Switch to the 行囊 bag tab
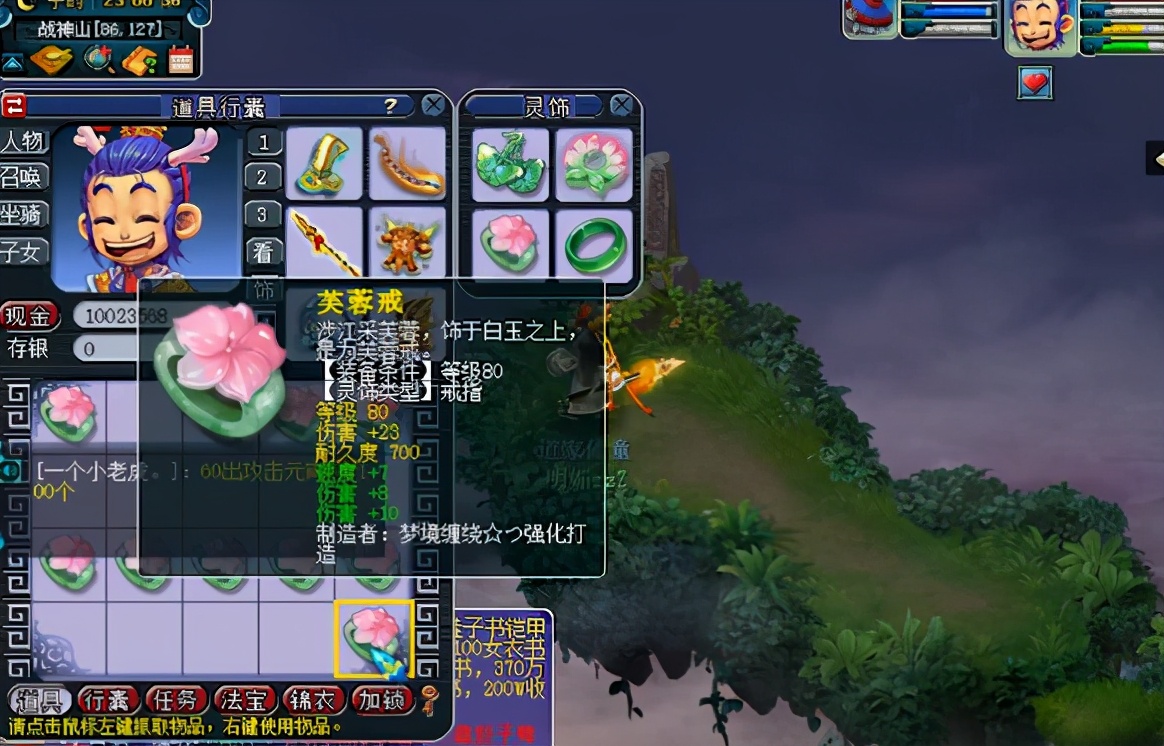 (107, 700)
